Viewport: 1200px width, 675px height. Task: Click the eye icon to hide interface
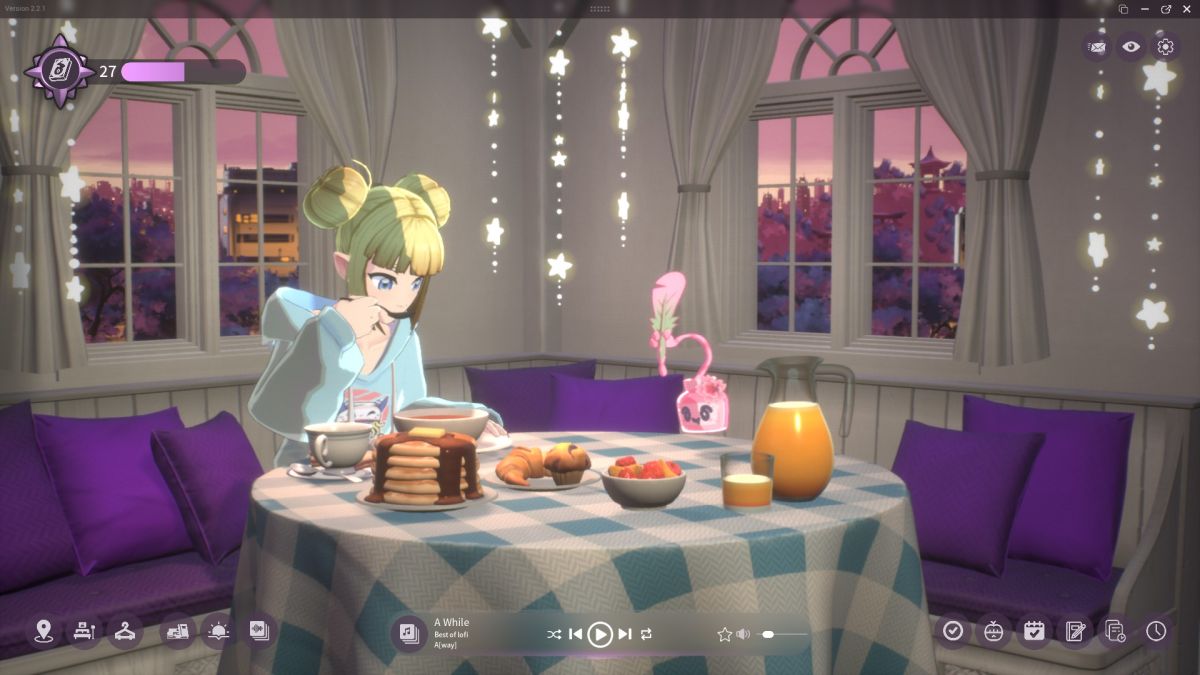point(1131,46)
